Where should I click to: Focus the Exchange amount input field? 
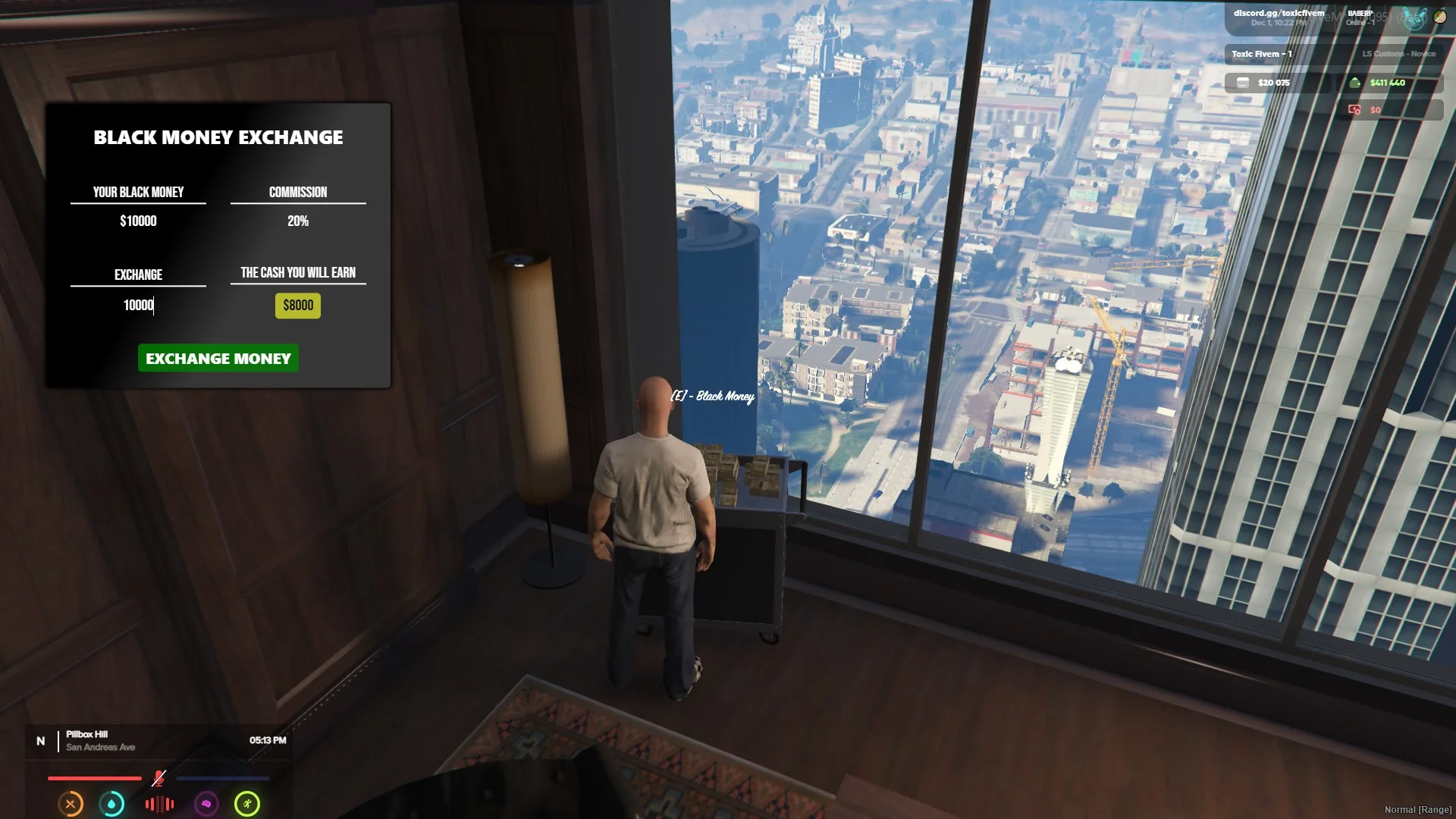[x=138, y=306]
